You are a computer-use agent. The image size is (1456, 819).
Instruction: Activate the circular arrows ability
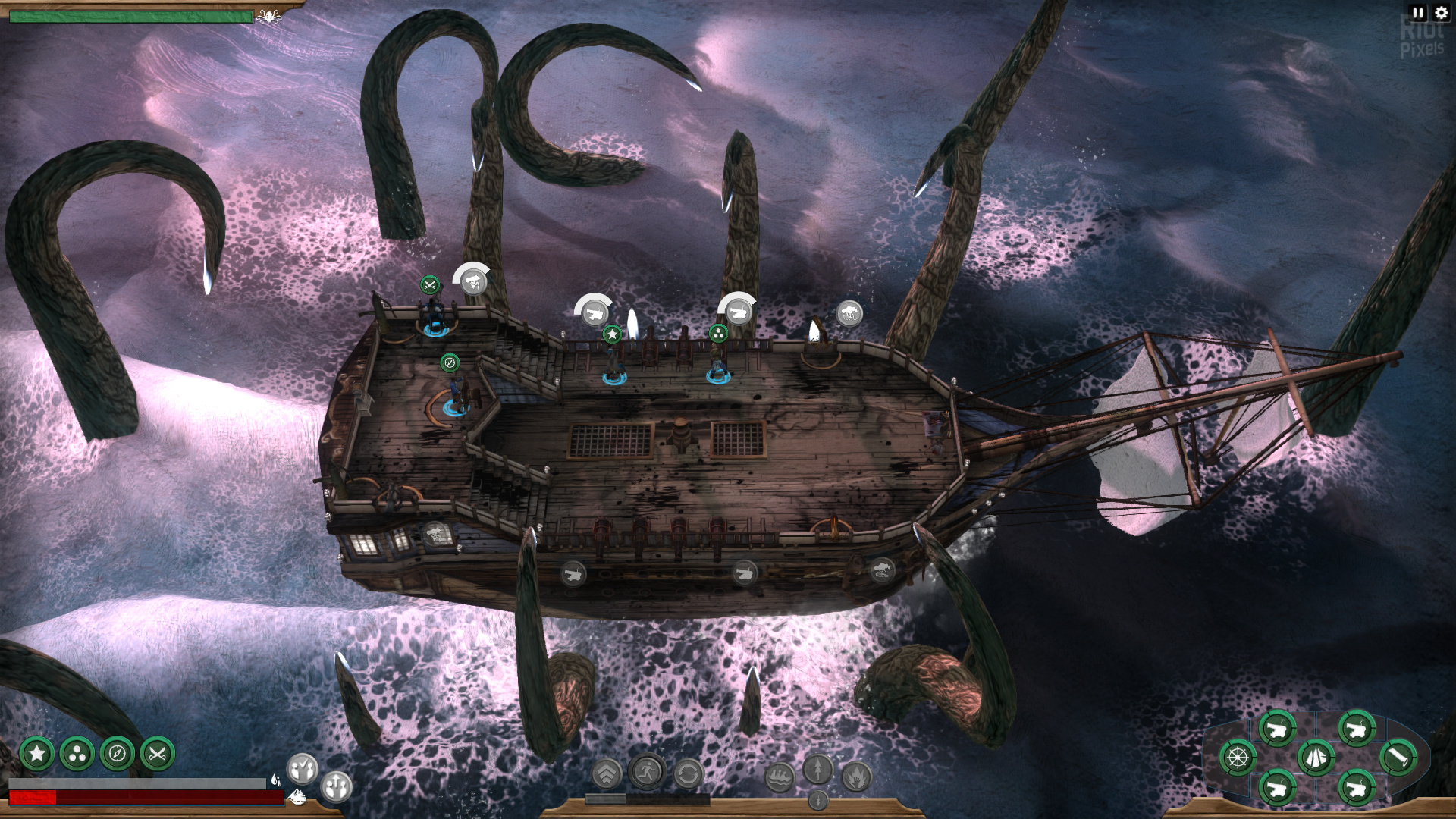(x=688, y=774)
